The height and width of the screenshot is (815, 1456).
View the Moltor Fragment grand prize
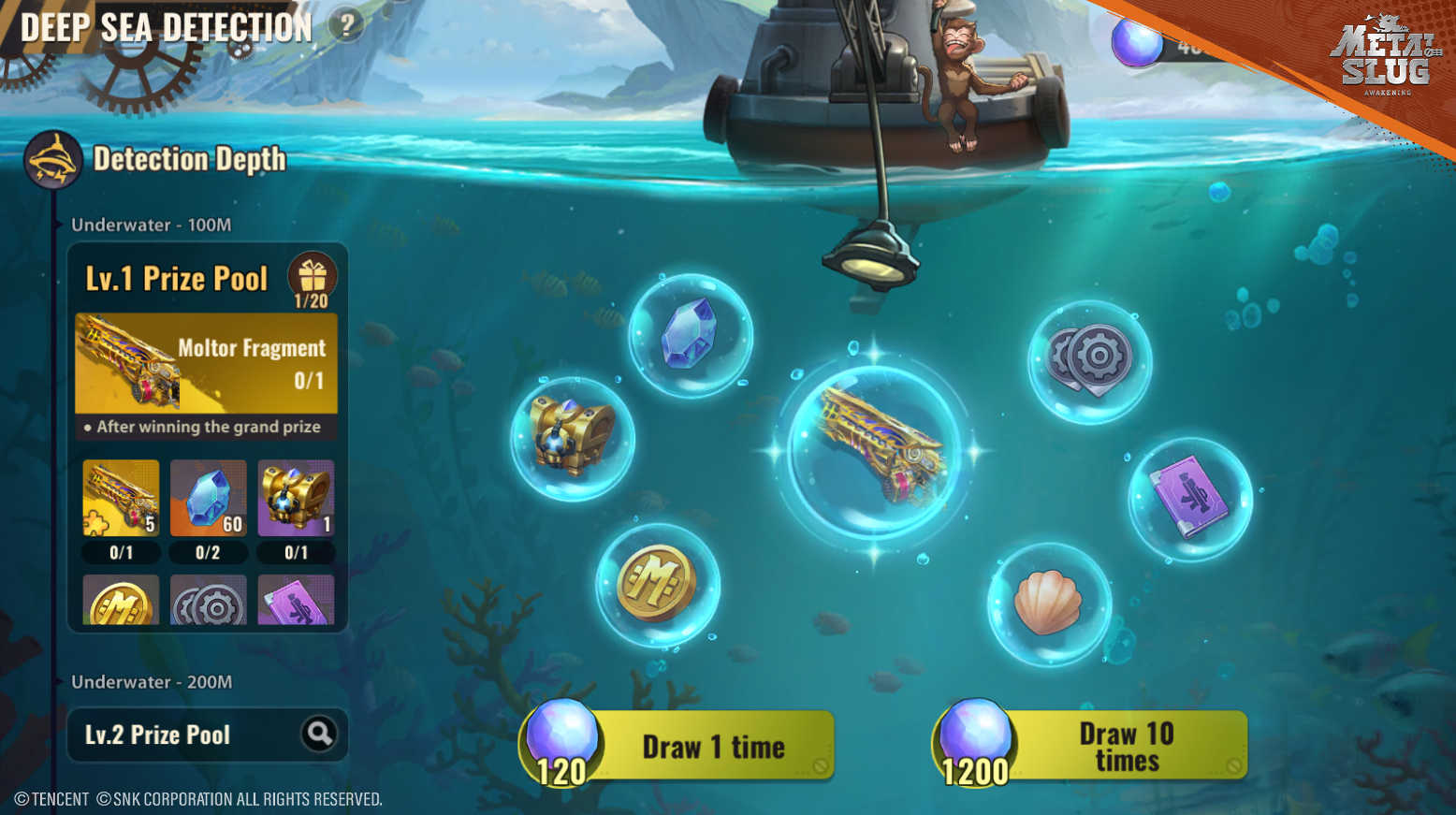(x=206, y=363)
